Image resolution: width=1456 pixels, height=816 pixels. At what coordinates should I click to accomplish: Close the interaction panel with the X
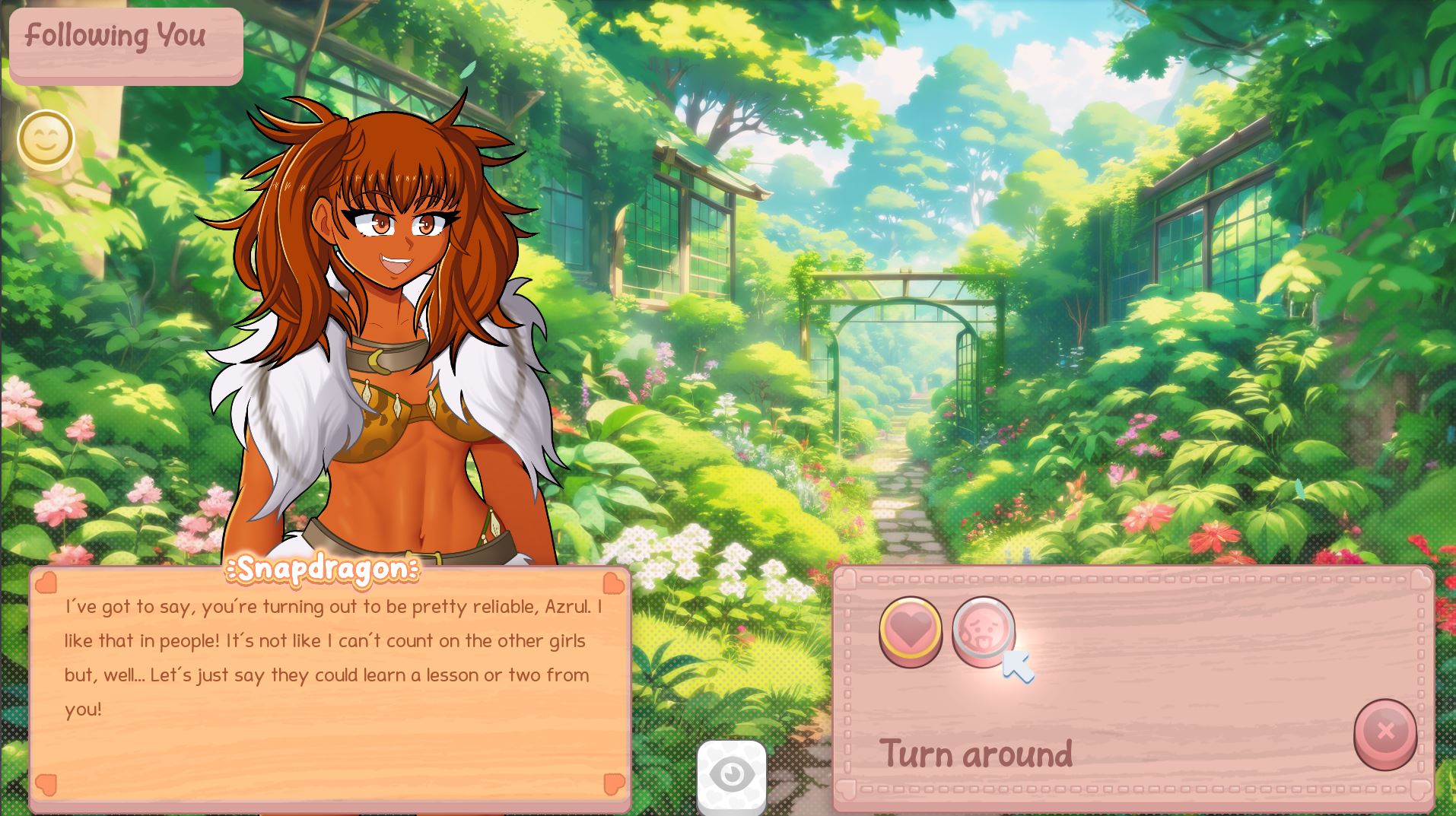[x=1384, y=732]
